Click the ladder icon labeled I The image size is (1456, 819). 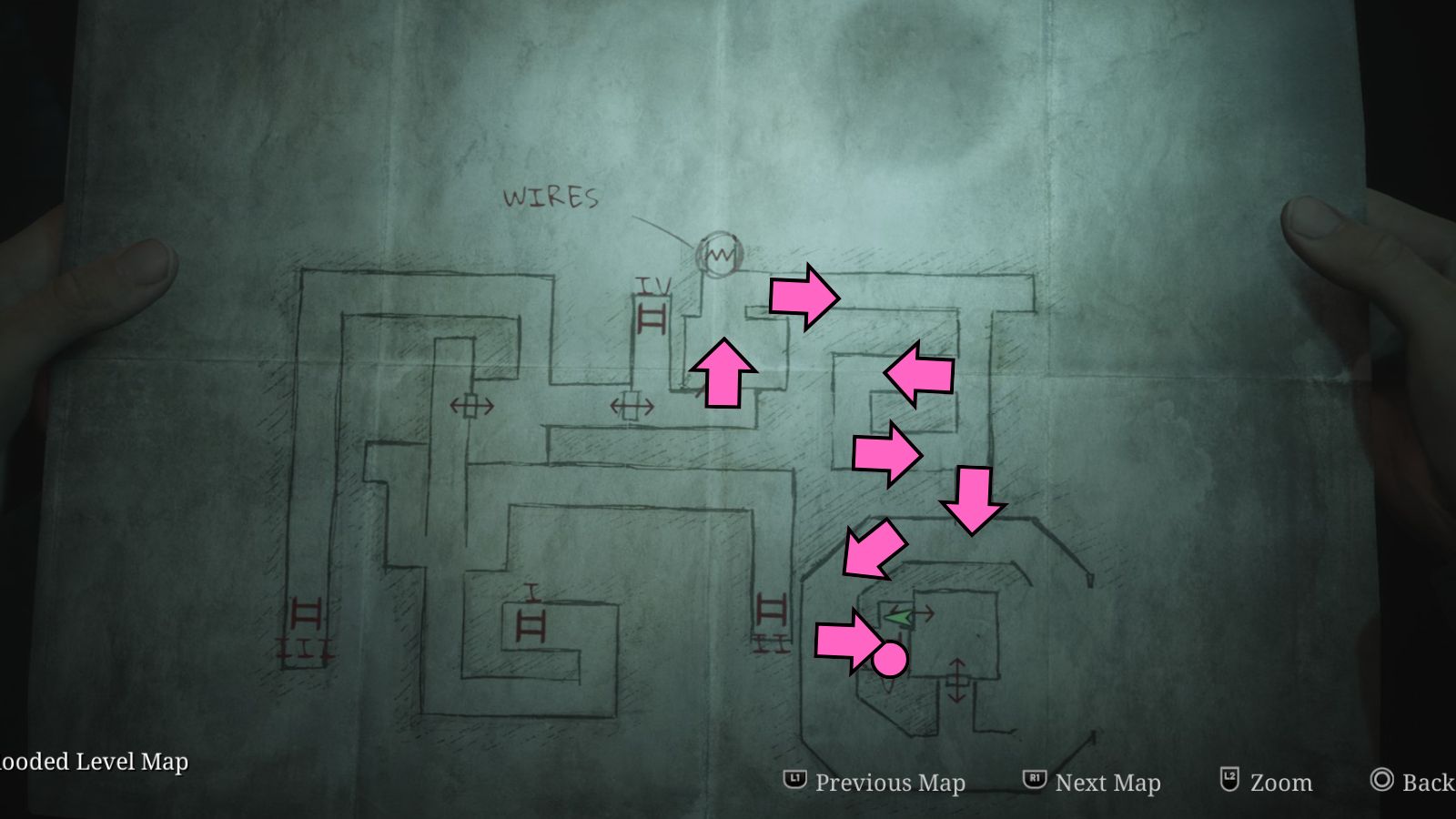click(x=532, y=623)
